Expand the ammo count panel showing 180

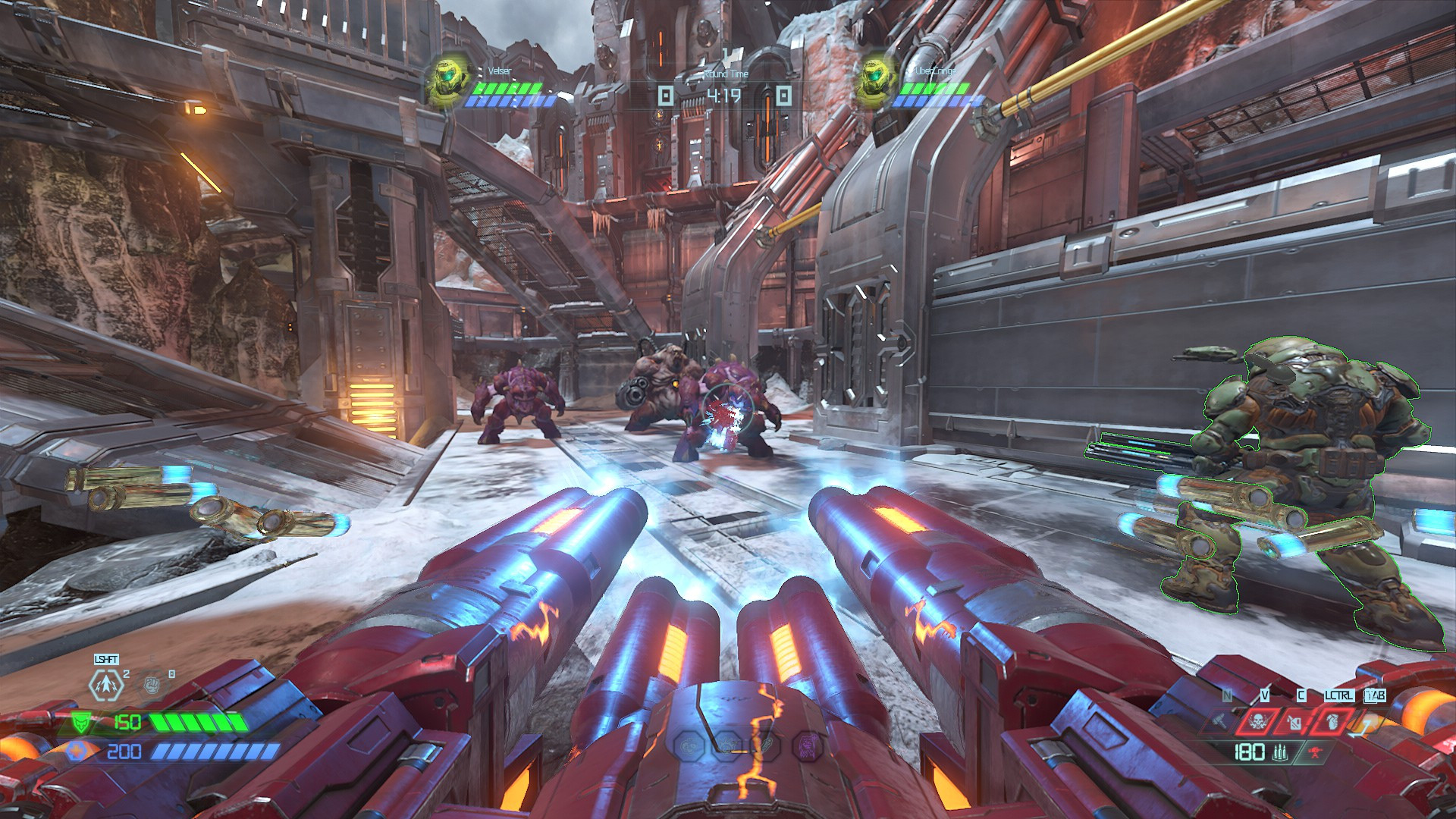[1249, 753]
